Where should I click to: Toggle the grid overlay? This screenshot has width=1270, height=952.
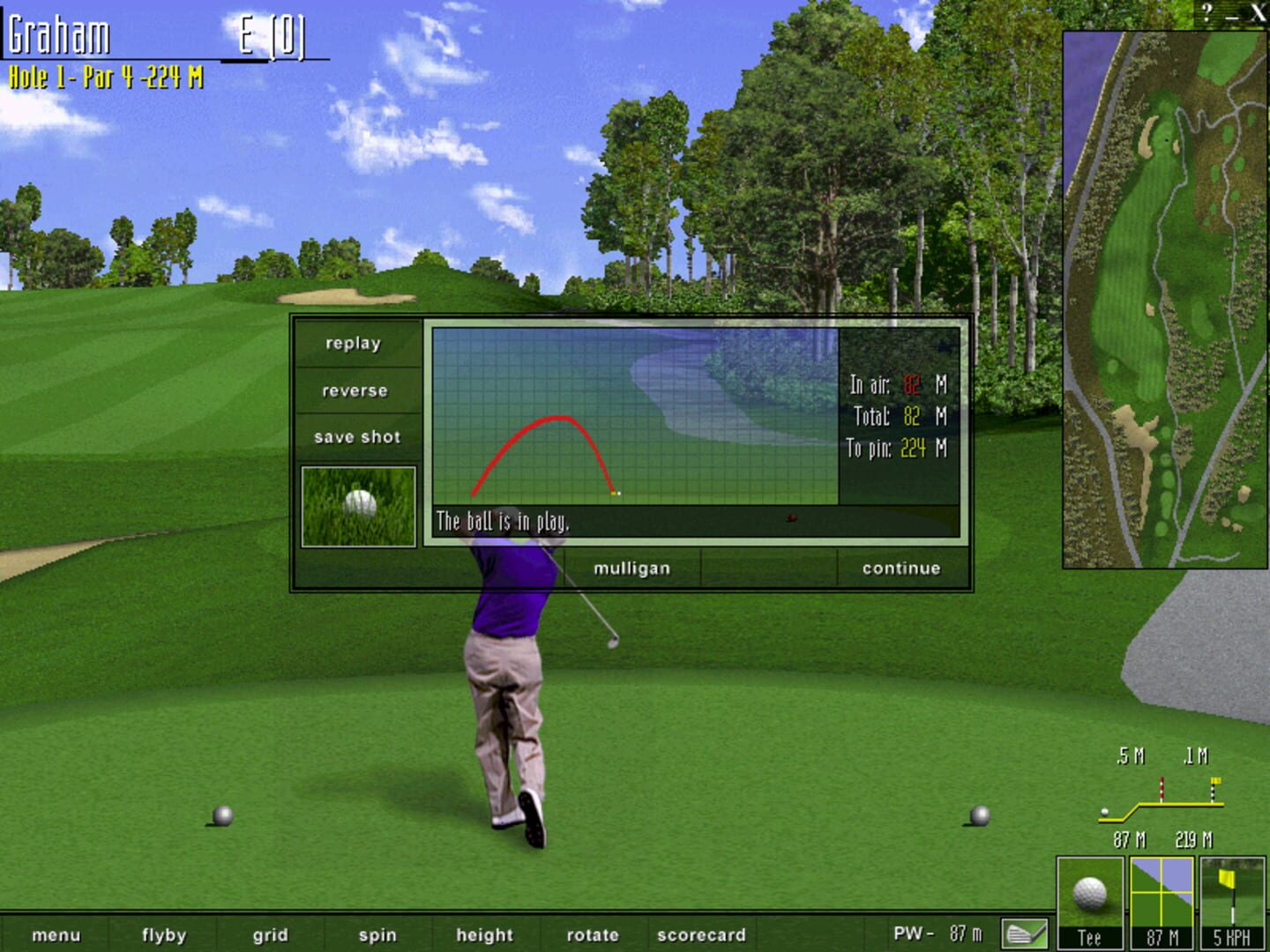[270, 935]
